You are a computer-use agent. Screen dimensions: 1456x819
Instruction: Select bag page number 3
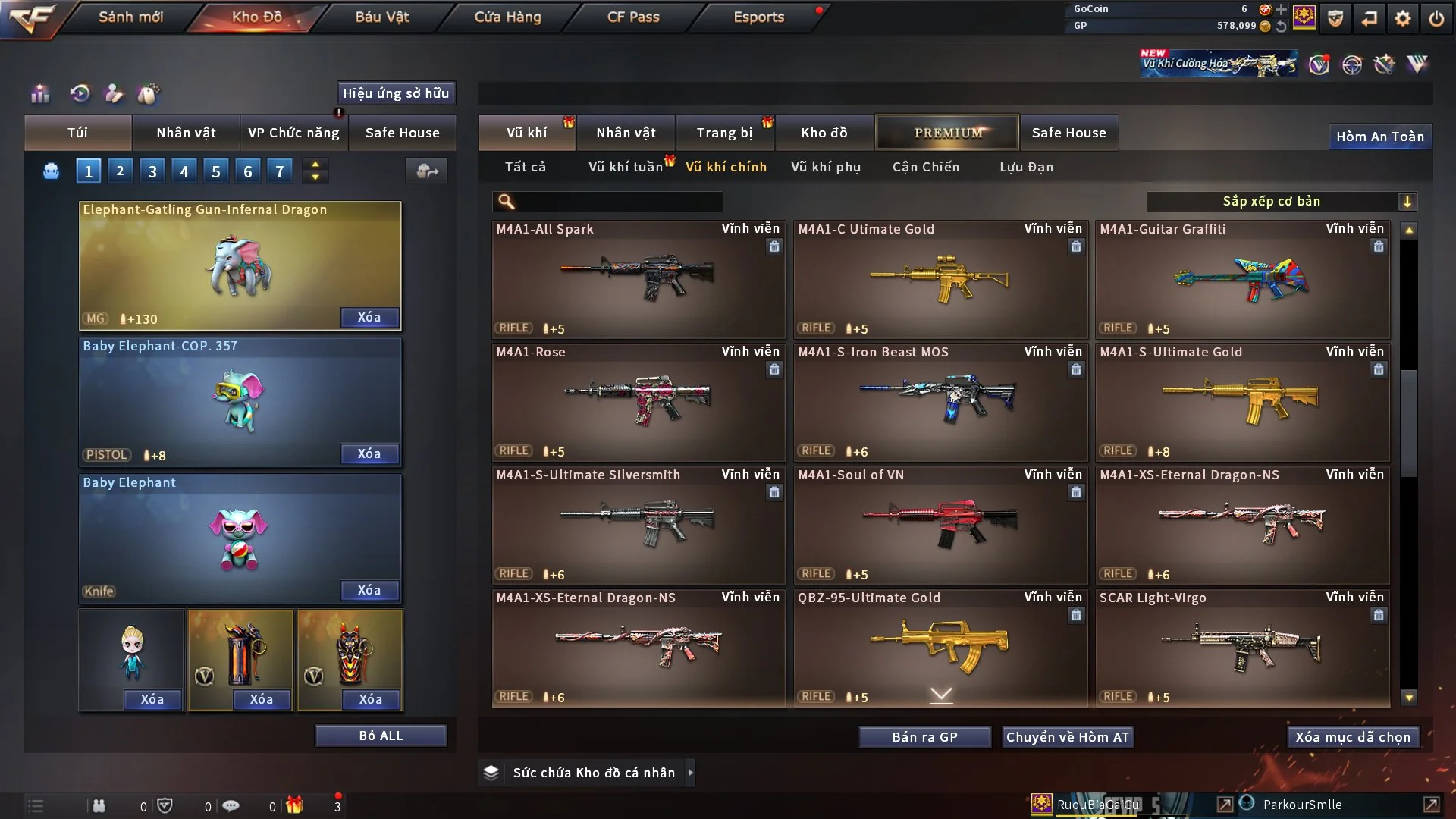[152, 171]
